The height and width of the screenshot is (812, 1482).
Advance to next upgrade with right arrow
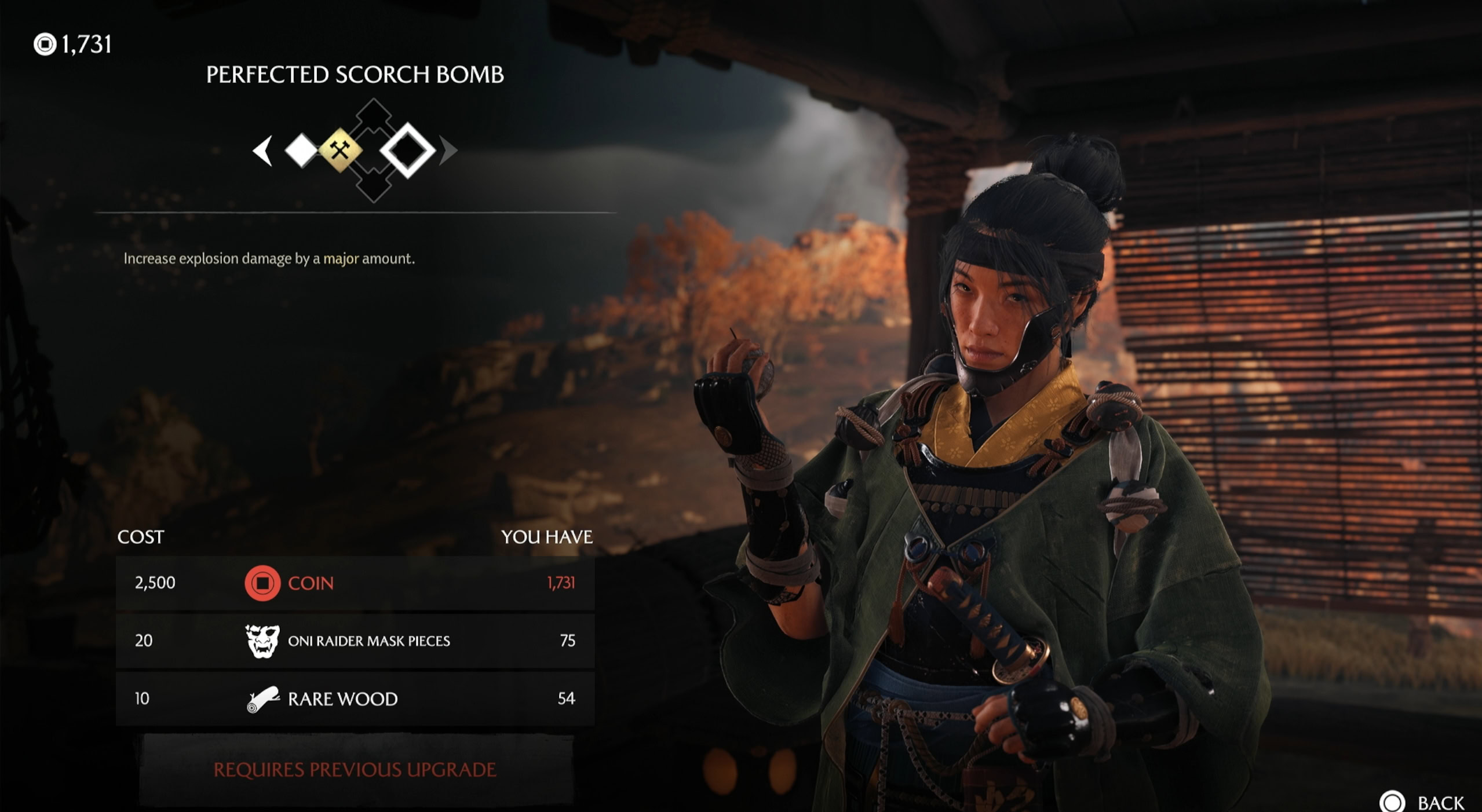click(448, 151)
